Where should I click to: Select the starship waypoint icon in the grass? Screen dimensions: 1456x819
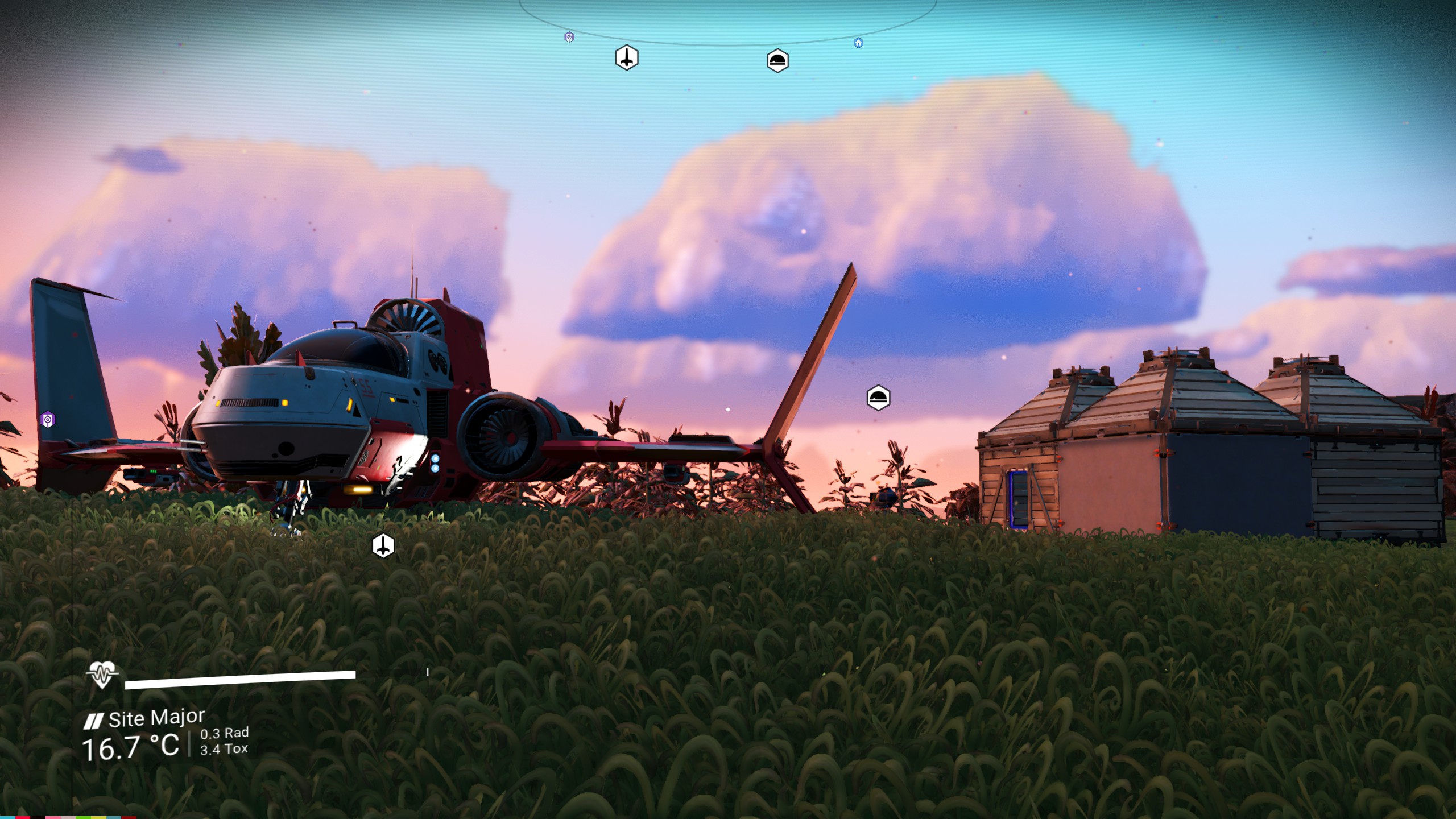(x=383, y=546)
